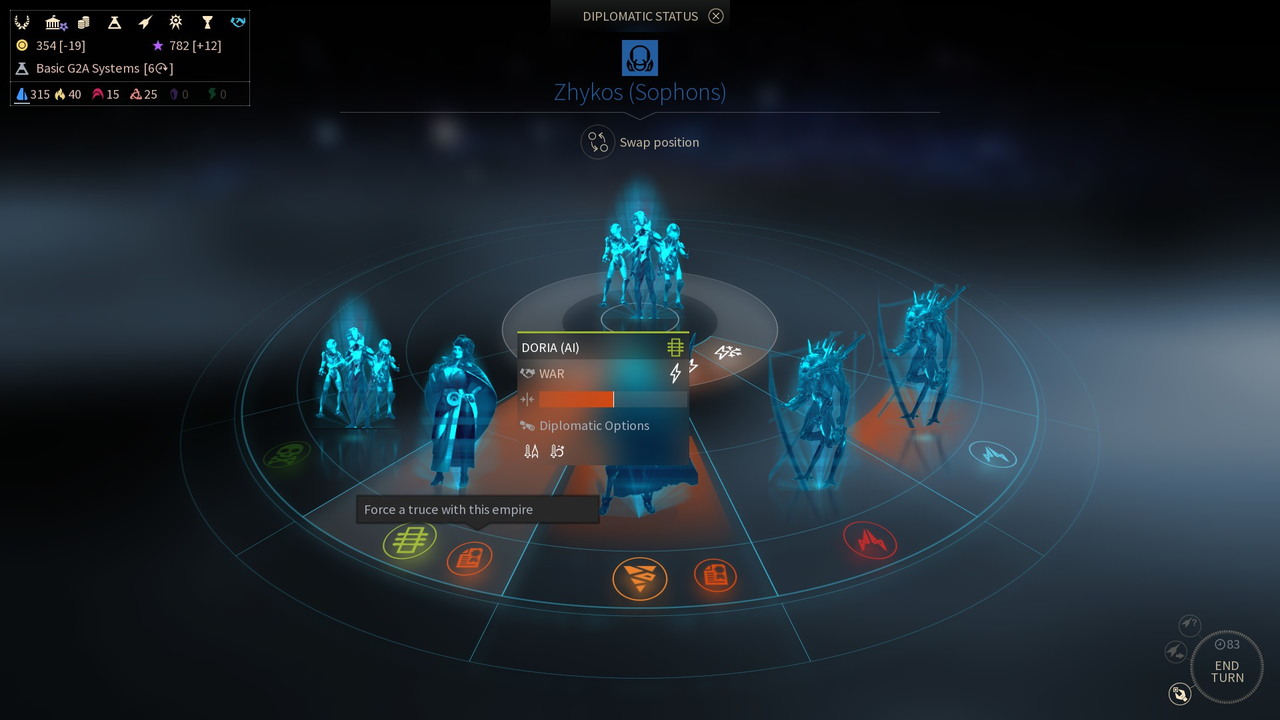Click the ship with question mark button

tap(1189, 625)
